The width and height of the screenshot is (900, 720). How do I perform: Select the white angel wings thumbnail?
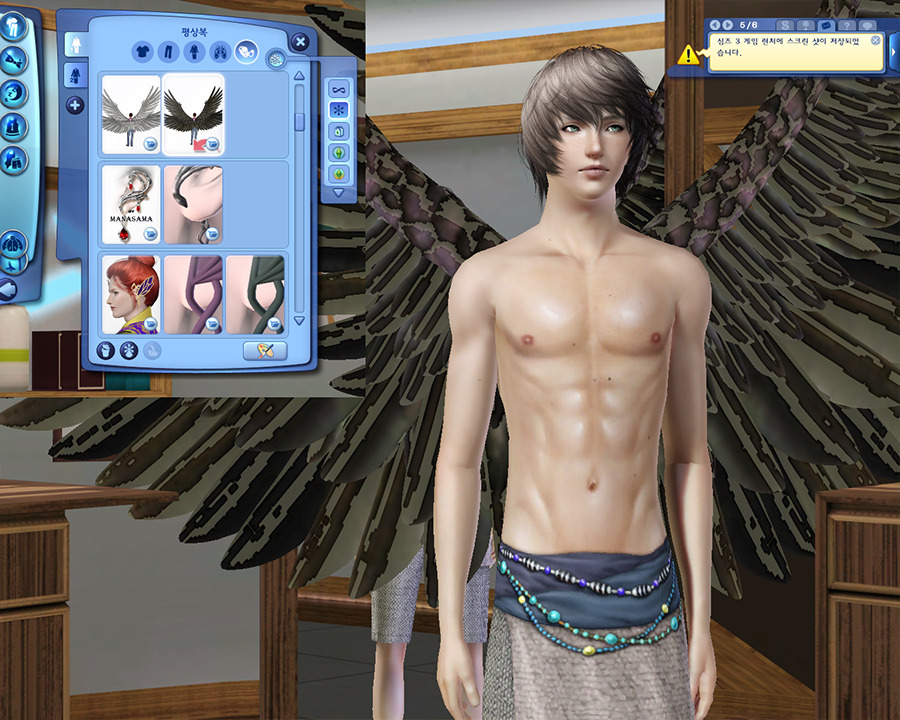131,114
